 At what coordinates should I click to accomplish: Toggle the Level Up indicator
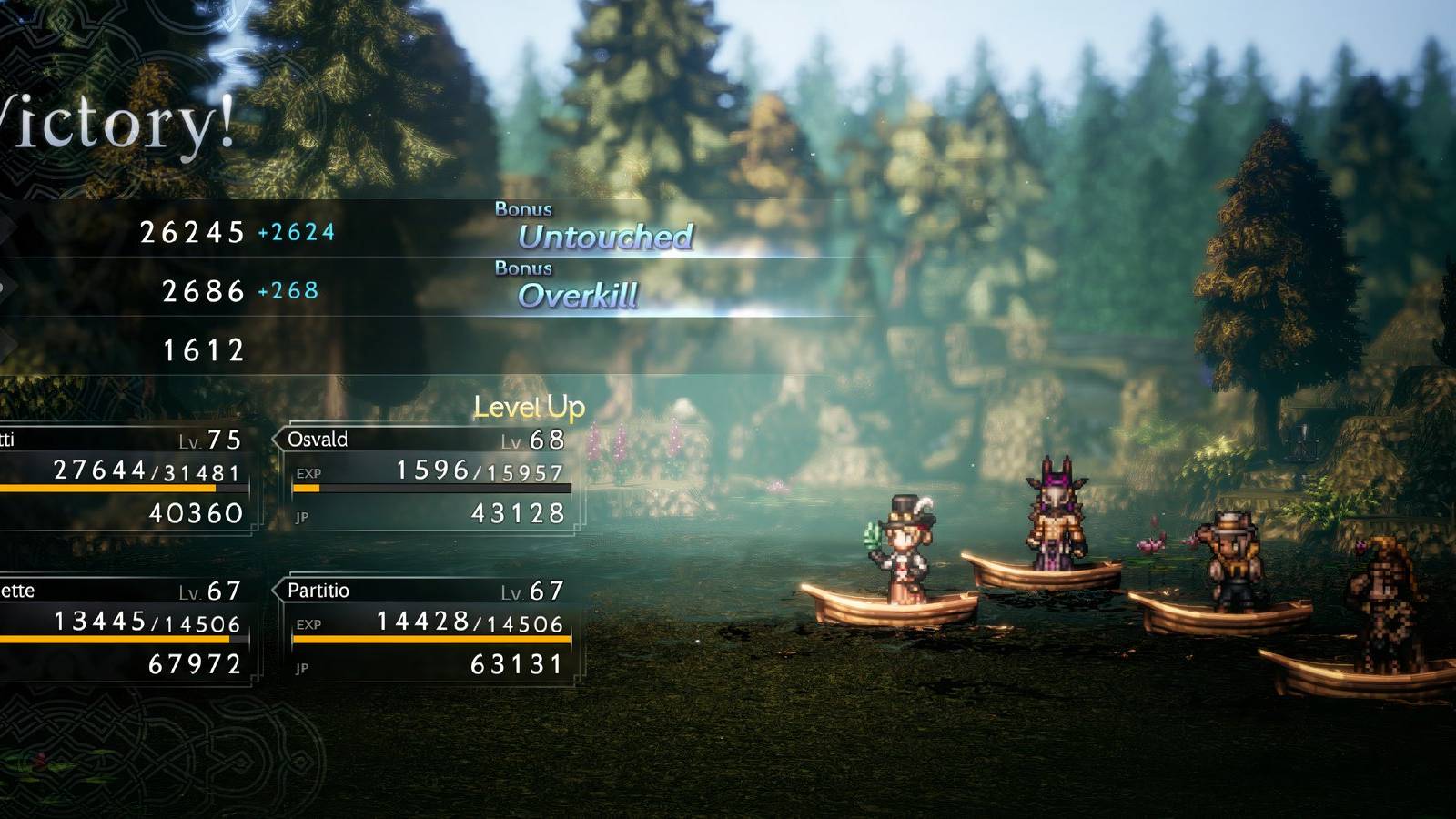point(529,409)
